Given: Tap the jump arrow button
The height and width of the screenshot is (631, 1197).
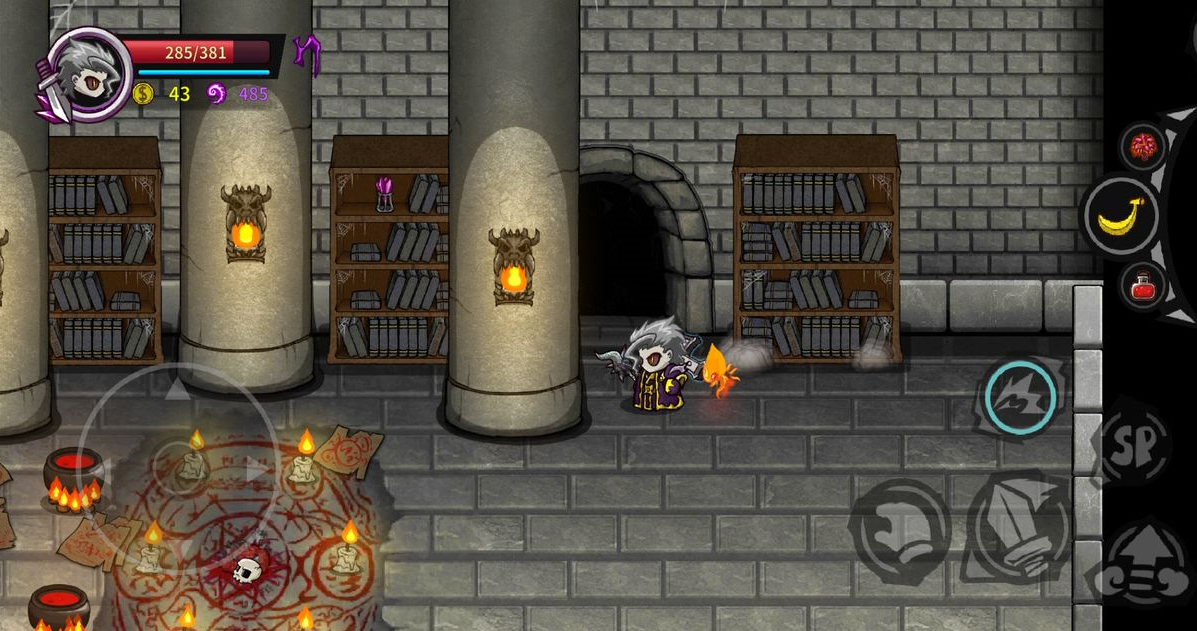Looking at the screenshot, I should [1142, 565].
